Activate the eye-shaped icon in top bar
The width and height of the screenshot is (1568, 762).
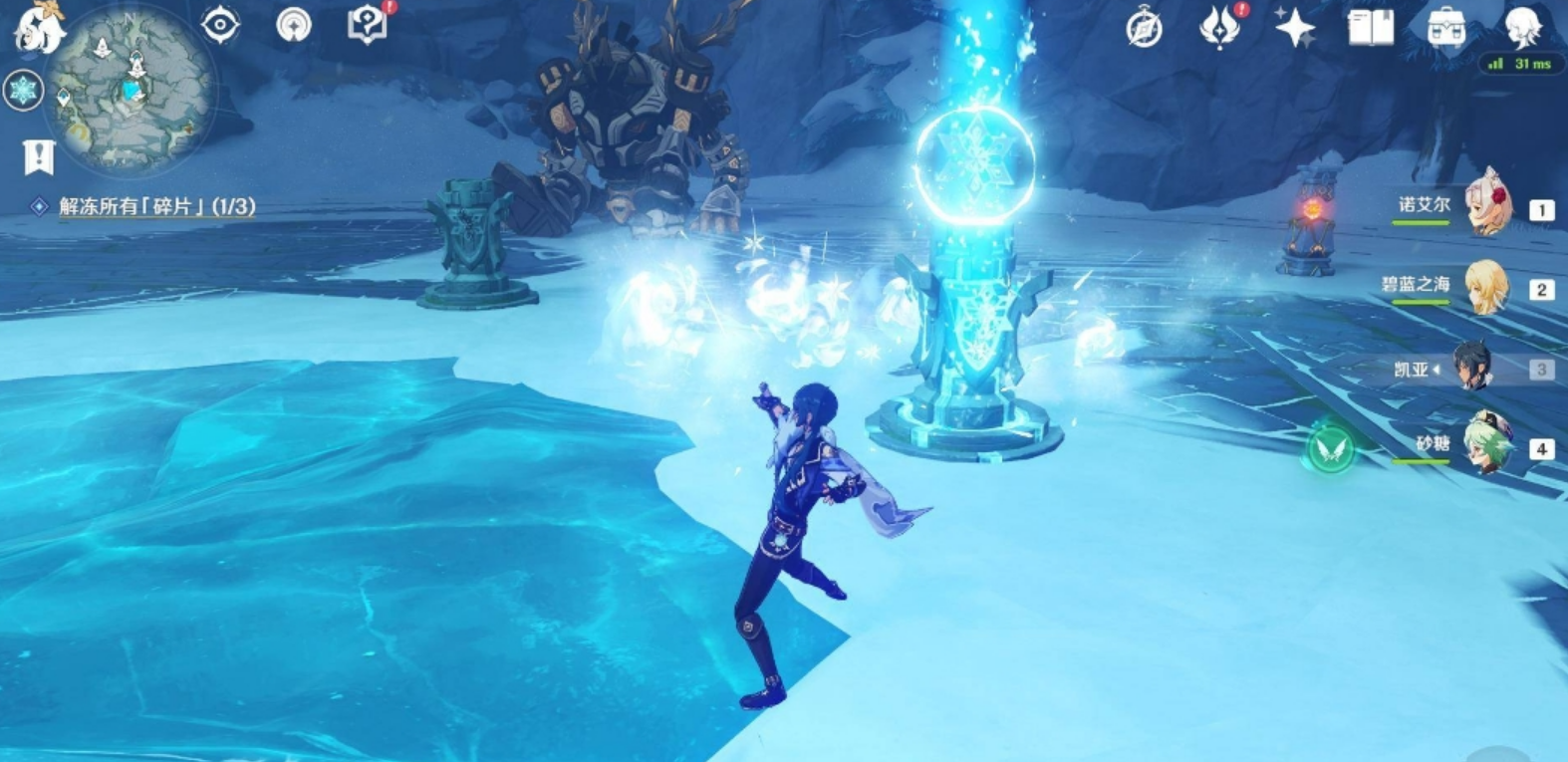(220, 25)
